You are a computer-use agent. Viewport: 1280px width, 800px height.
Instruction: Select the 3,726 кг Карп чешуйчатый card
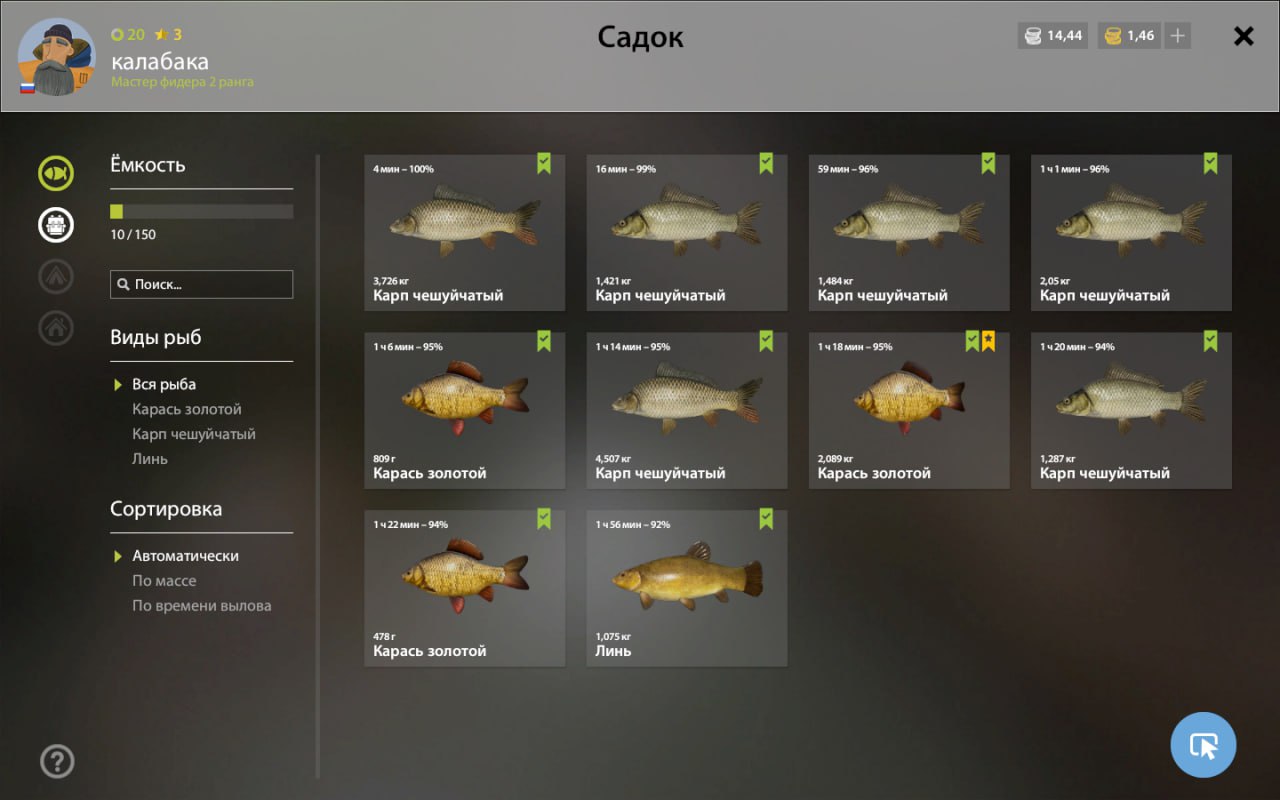coord(464,232)
